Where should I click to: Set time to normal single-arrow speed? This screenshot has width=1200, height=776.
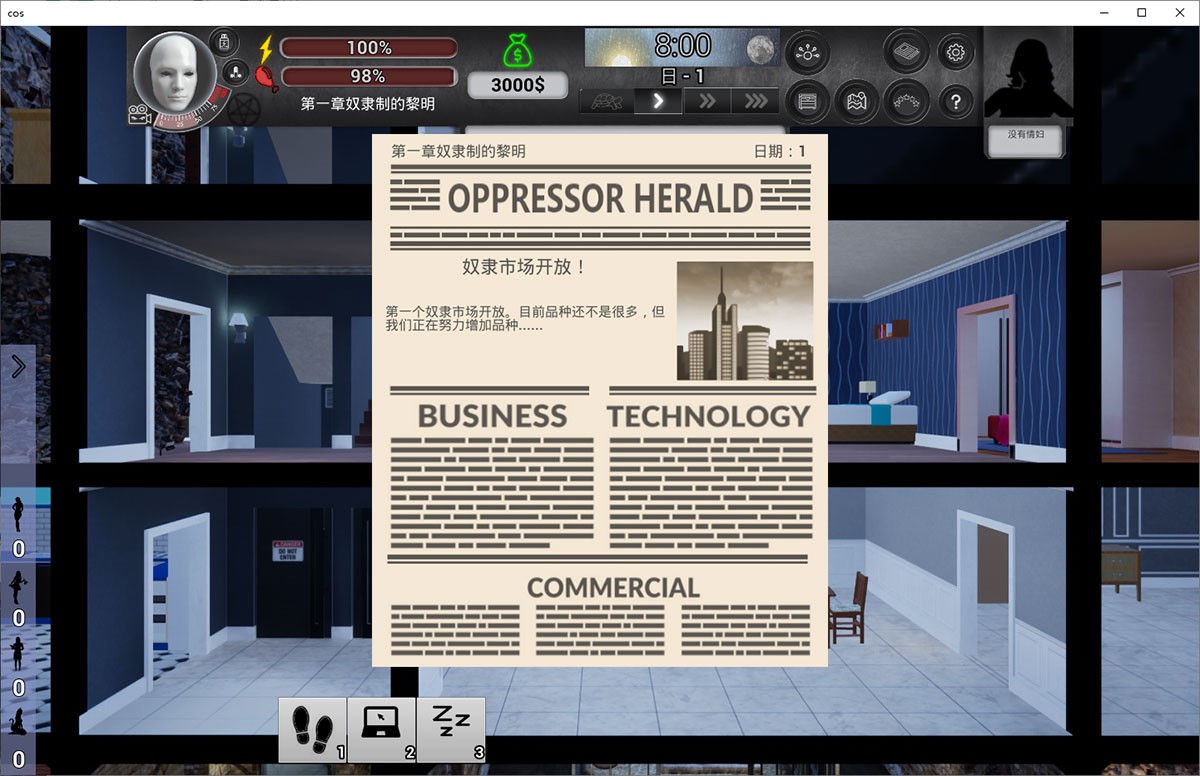tap(658, 101)
